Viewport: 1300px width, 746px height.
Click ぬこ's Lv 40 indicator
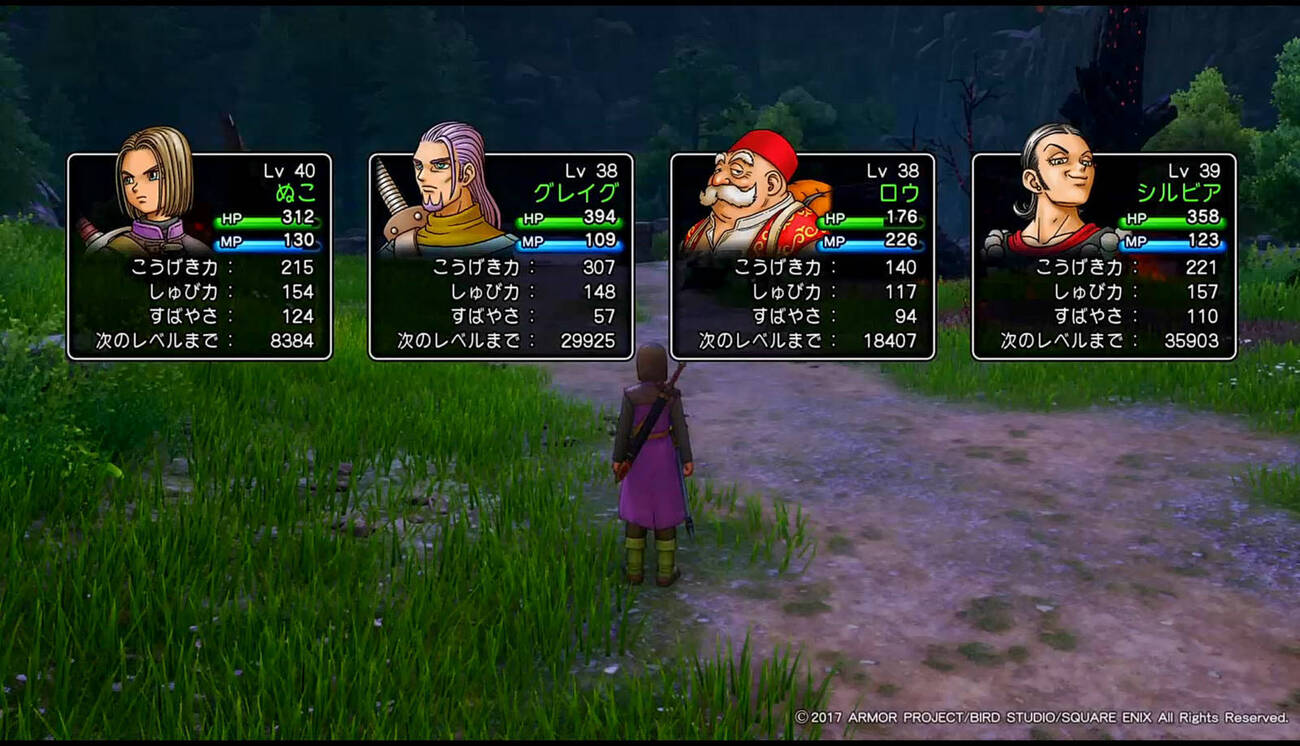[289, 170]
